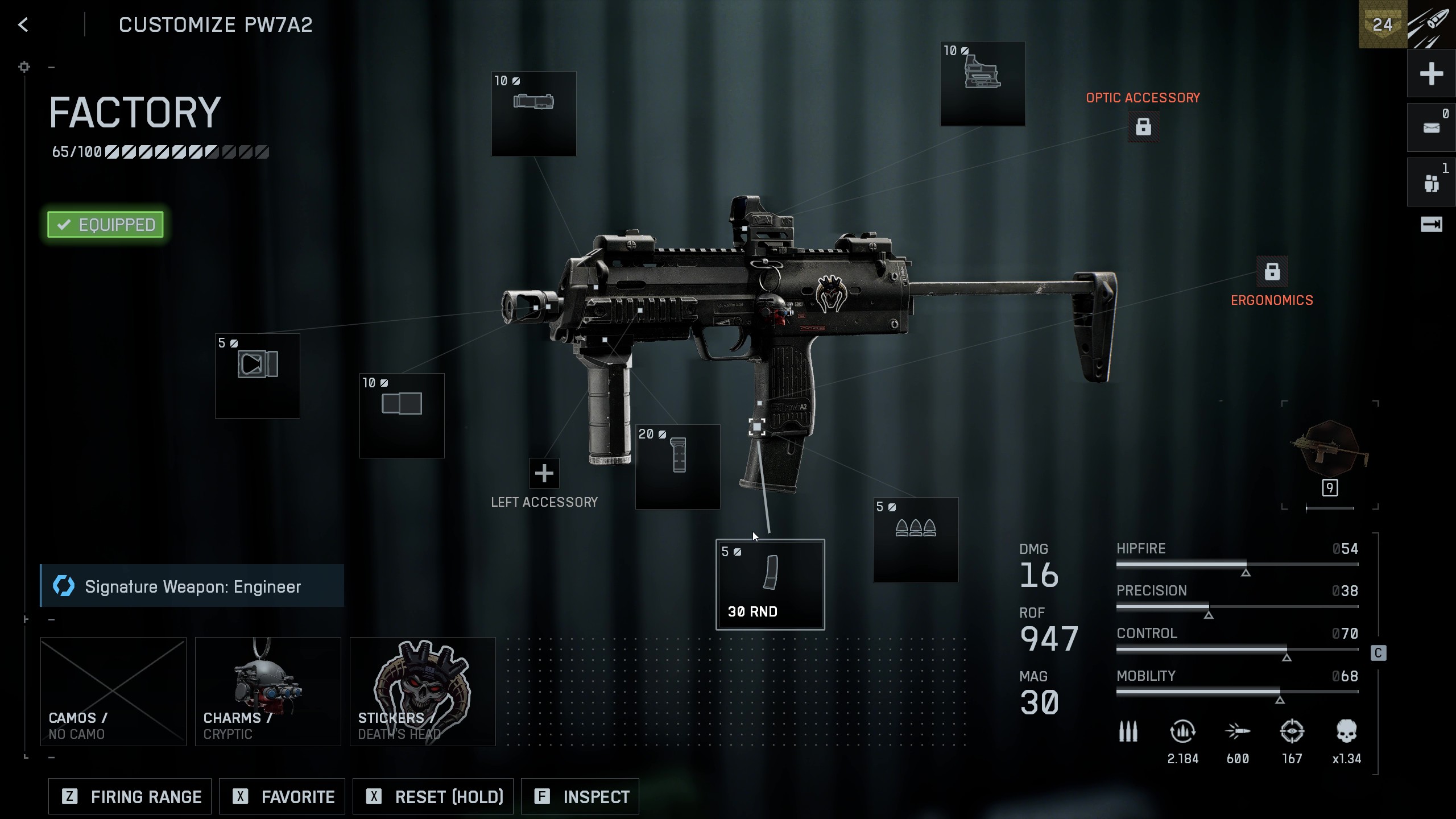Screen dimensions: 1456x819
Task: Click the Reset (Hold) button
Action: [433, 796]
